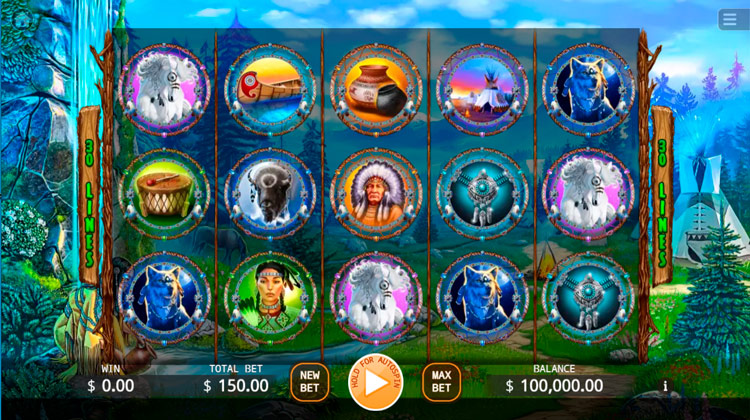Set the MAX BET wager
This screenshot has width=750, height=420.
coord(441,382)
